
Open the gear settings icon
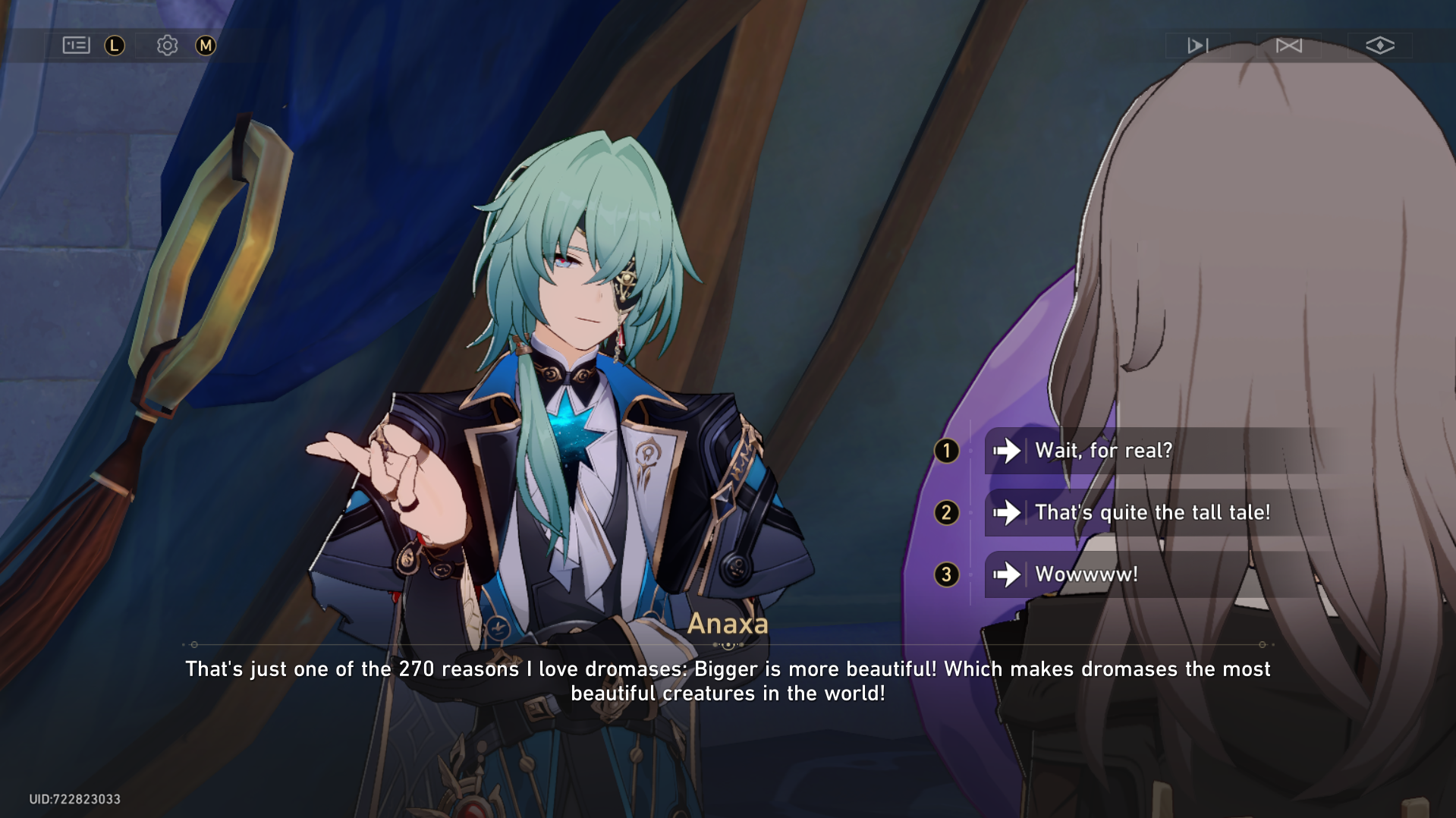[x=167, y=46]
